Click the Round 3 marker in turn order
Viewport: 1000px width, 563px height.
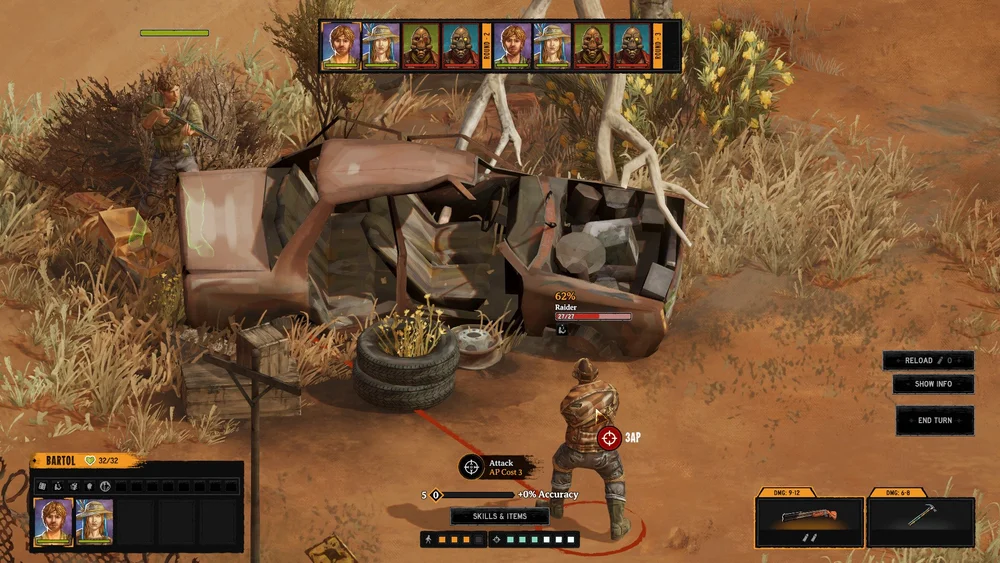tap(659, 46)
